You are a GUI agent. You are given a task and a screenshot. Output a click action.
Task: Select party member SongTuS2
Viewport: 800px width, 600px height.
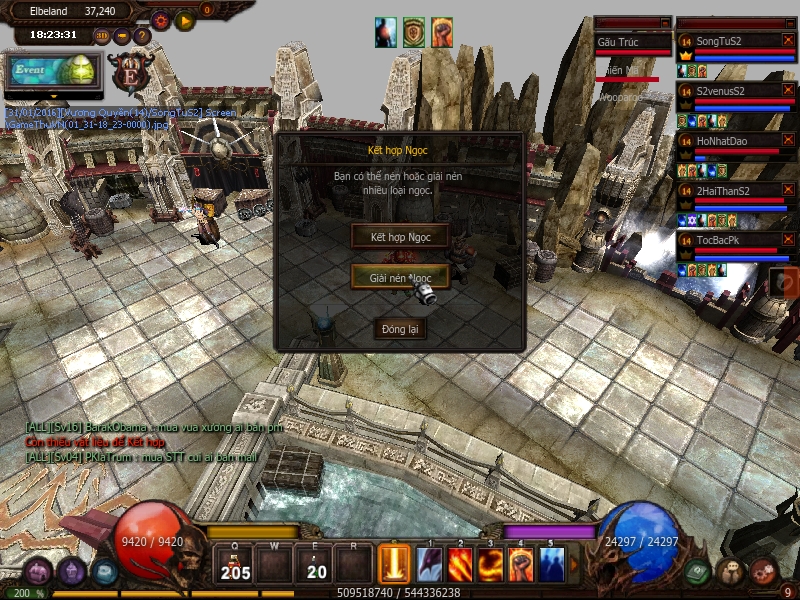[726, 41]
